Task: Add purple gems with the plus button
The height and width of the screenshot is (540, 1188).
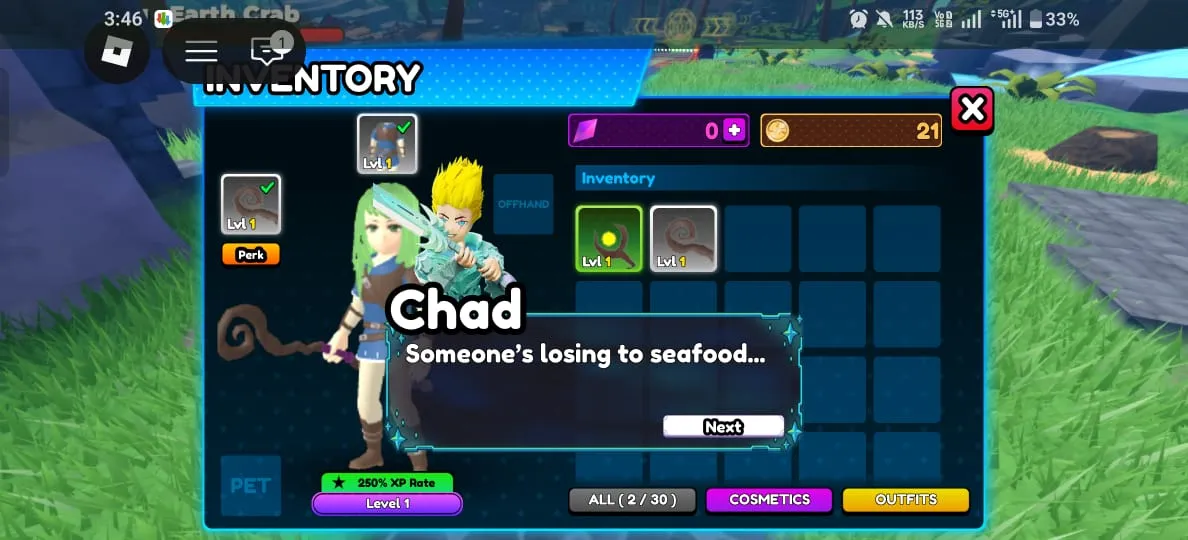Action: [x=735, y=130]
